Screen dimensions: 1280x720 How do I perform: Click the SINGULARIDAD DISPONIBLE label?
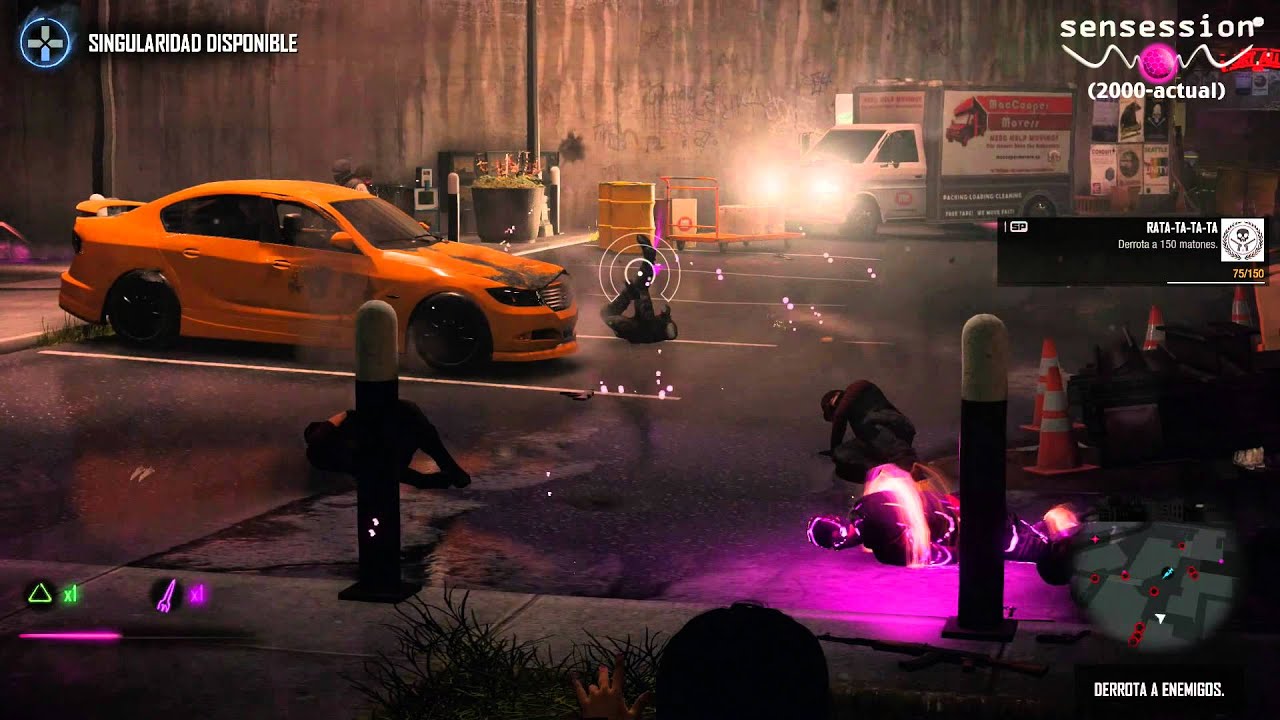pos(192,44)
